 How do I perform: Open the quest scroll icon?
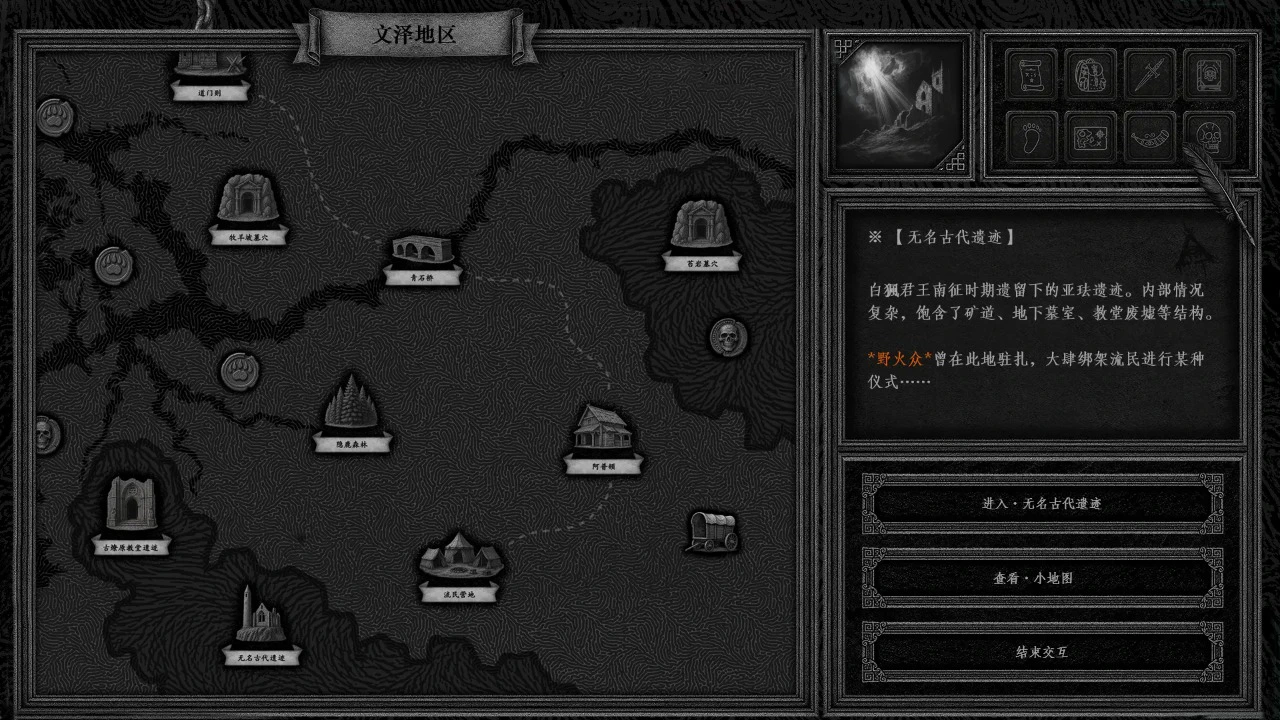[1031, 75]
